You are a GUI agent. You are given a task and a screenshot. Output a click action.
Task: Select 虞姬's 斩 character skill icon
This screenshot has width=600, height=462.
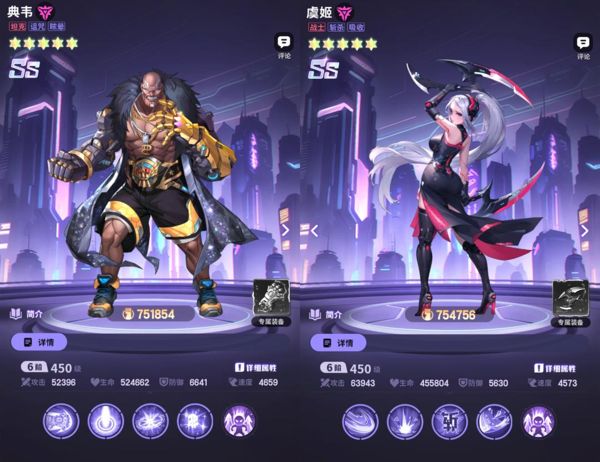449,422
